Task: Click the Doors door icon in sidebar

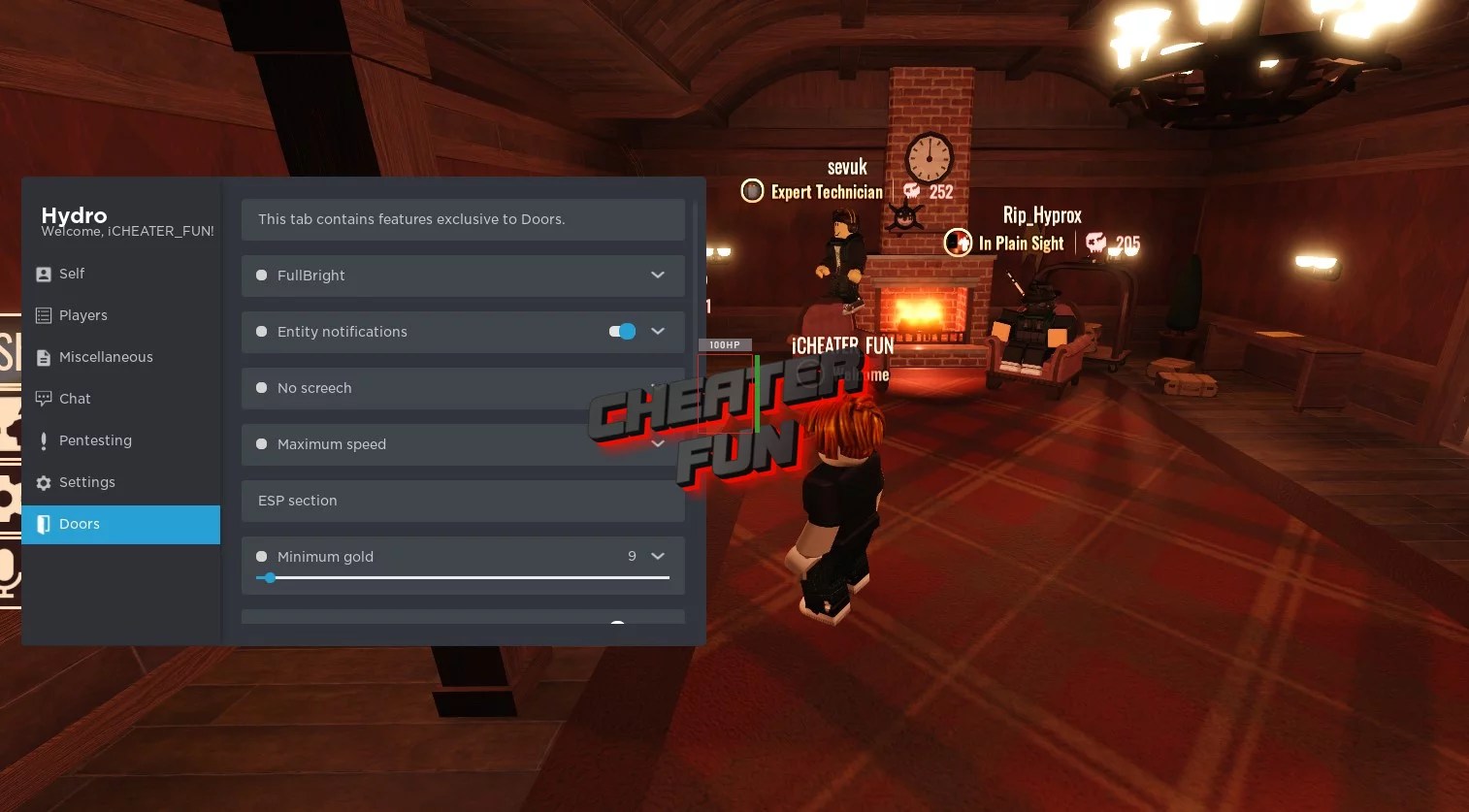Action: tap(43, 524)
